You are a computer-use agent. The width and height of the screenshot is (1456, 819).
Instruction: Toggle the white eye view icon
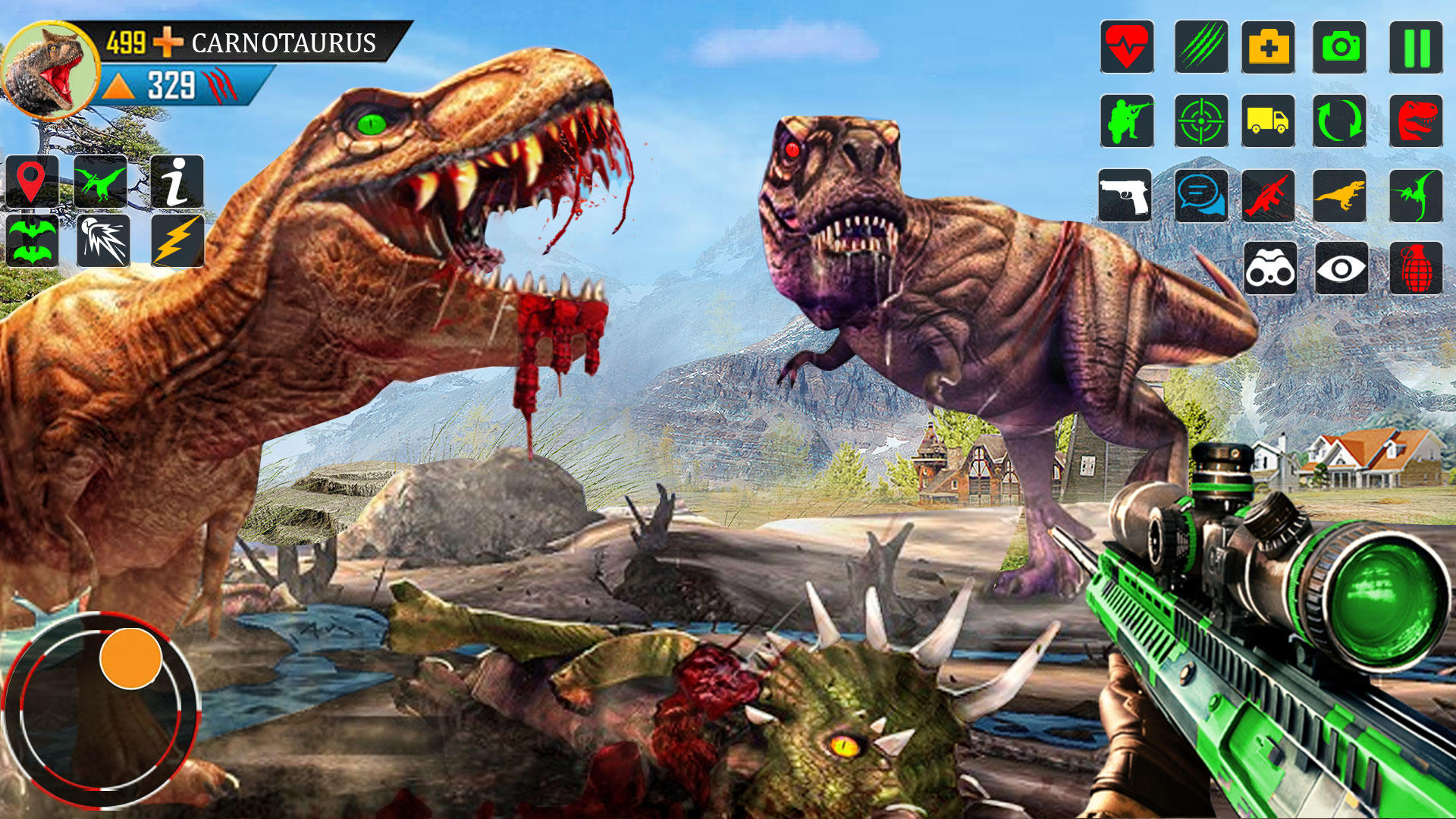pos(1341,268)
